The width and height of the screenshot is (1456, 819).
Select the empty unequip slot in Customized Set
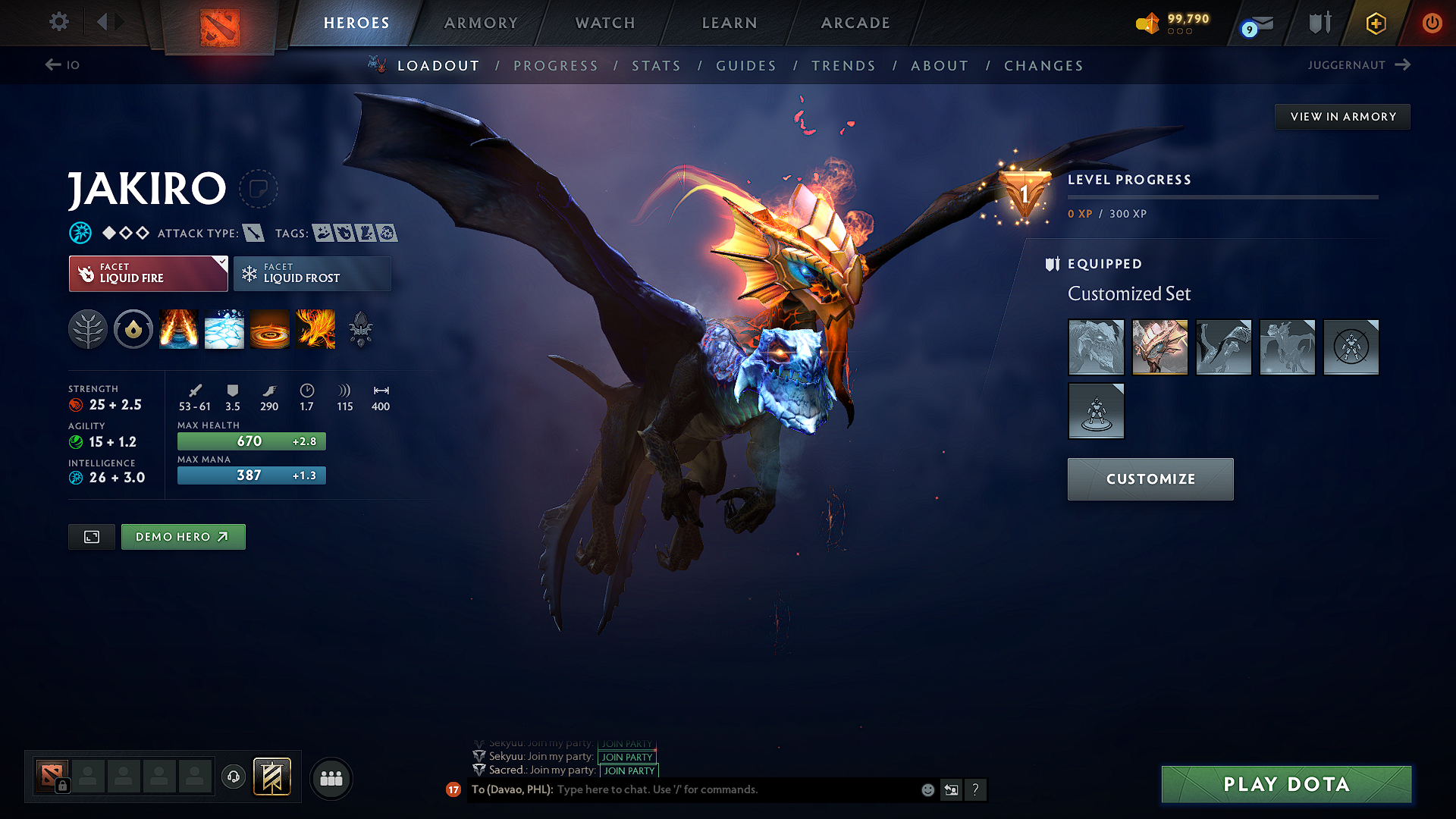[x=1351, y=347]
